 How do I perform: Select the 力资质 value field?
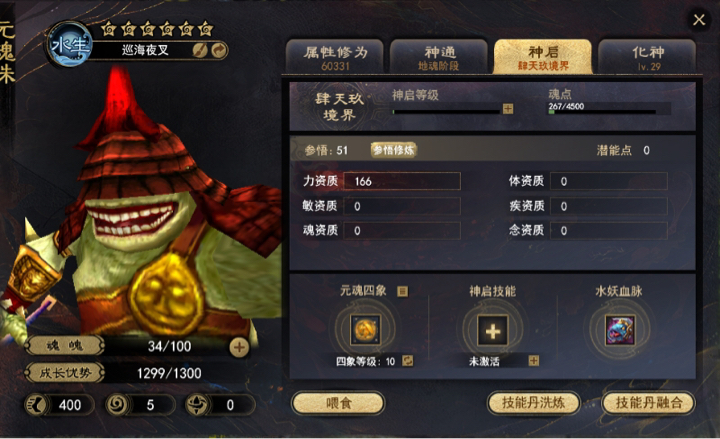(402, 181)
